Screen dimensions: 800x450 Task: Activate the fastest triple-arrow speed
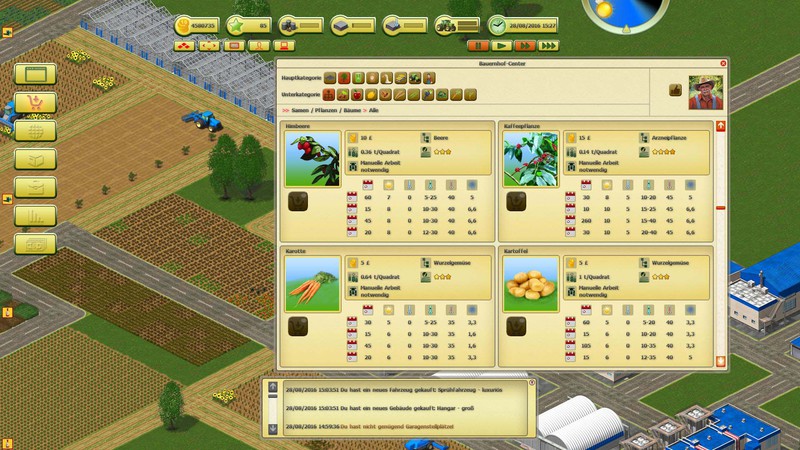(549, 45)
